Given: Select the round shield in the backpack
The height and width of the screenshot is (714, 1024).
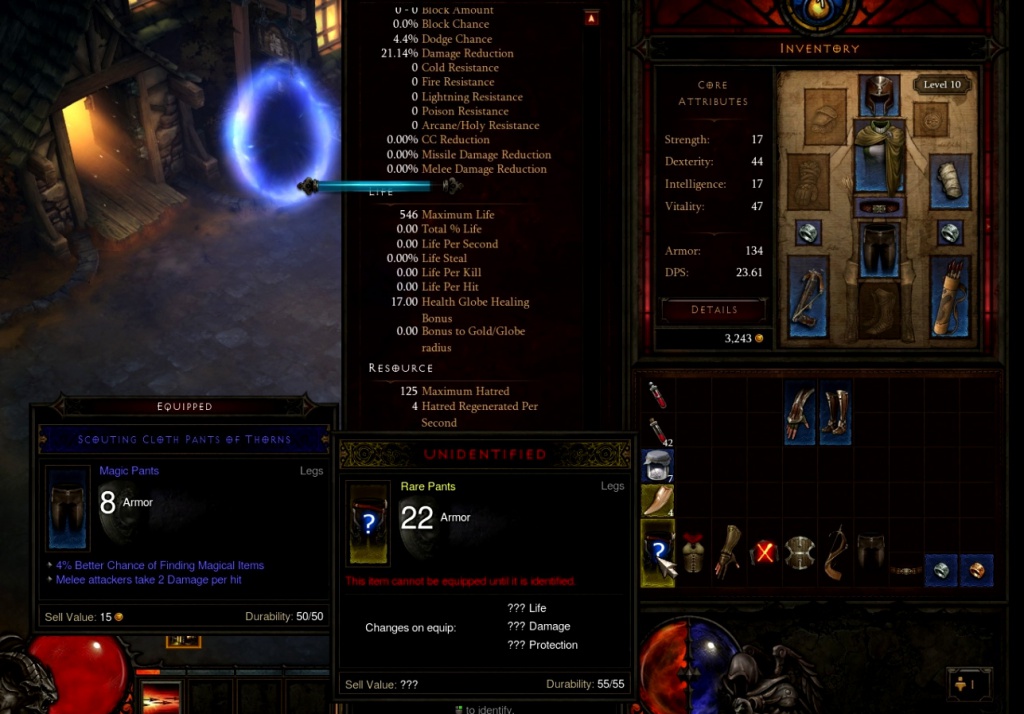Looking at the screenshot, I should click(x=799, y=553).
